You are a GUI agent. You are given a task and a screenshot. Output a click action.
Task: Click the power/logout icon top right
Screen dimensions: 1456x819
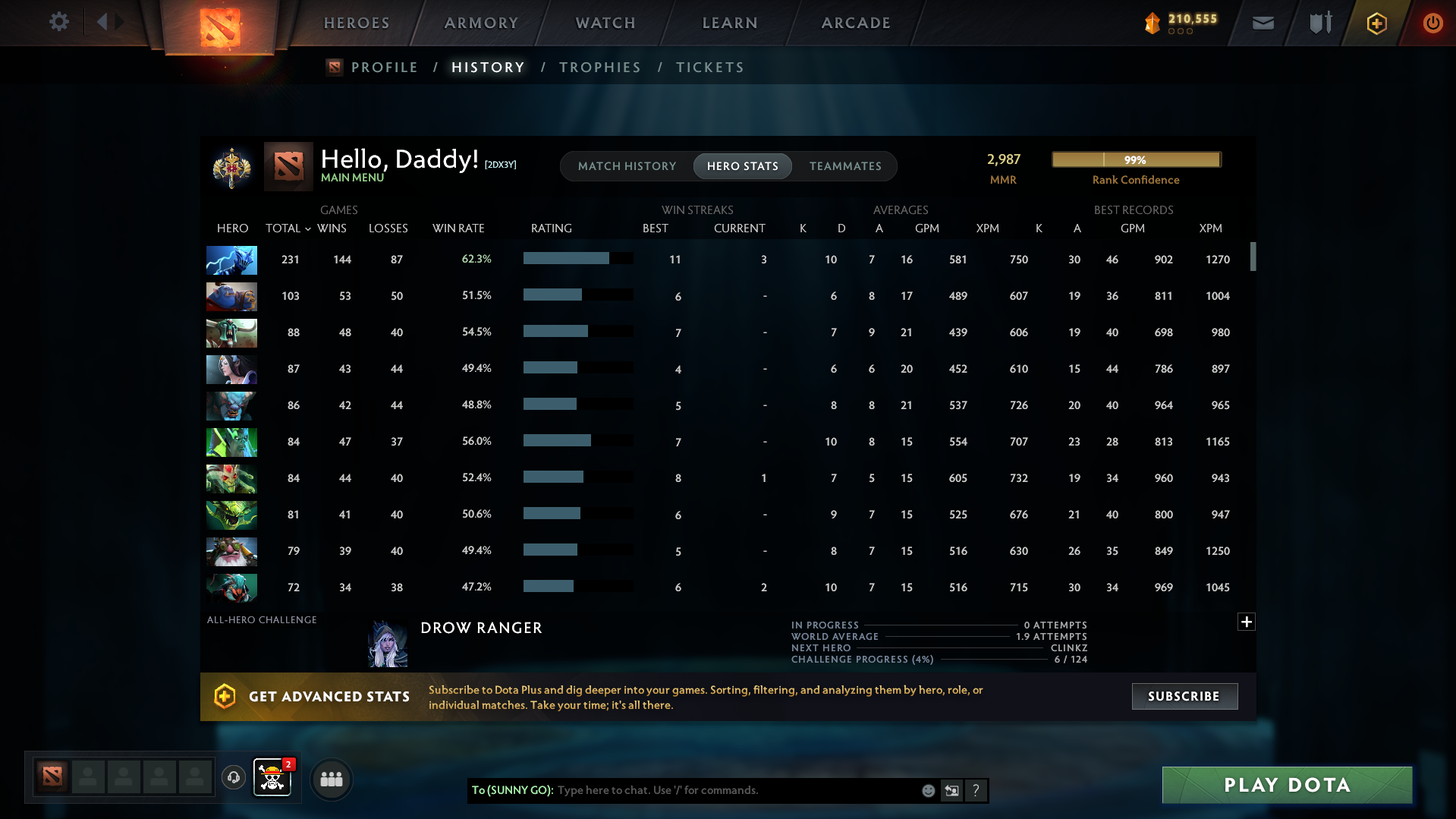click(x=1432, y=23)
